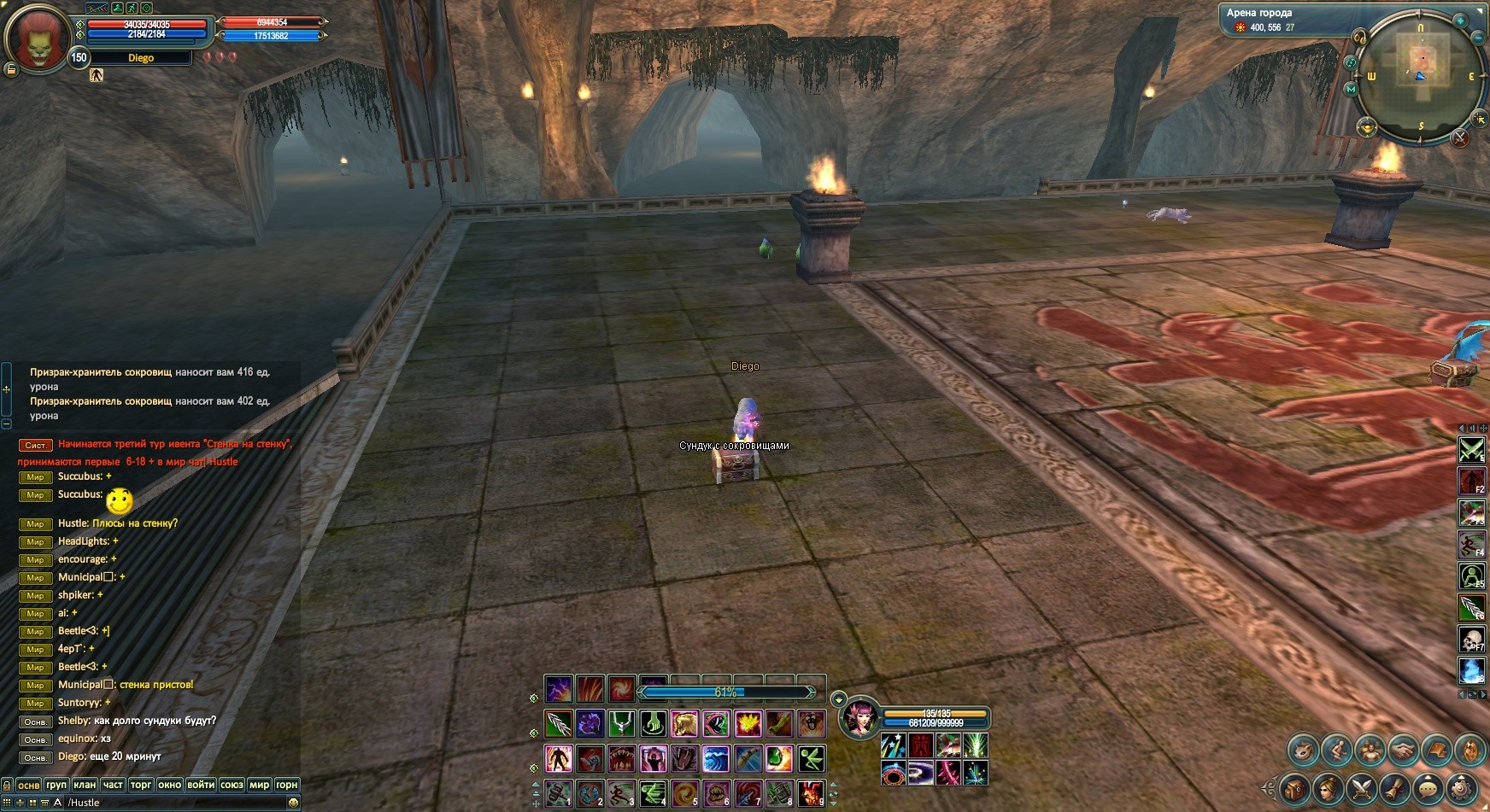Open the handshake trade menu button

point(1403,751)
